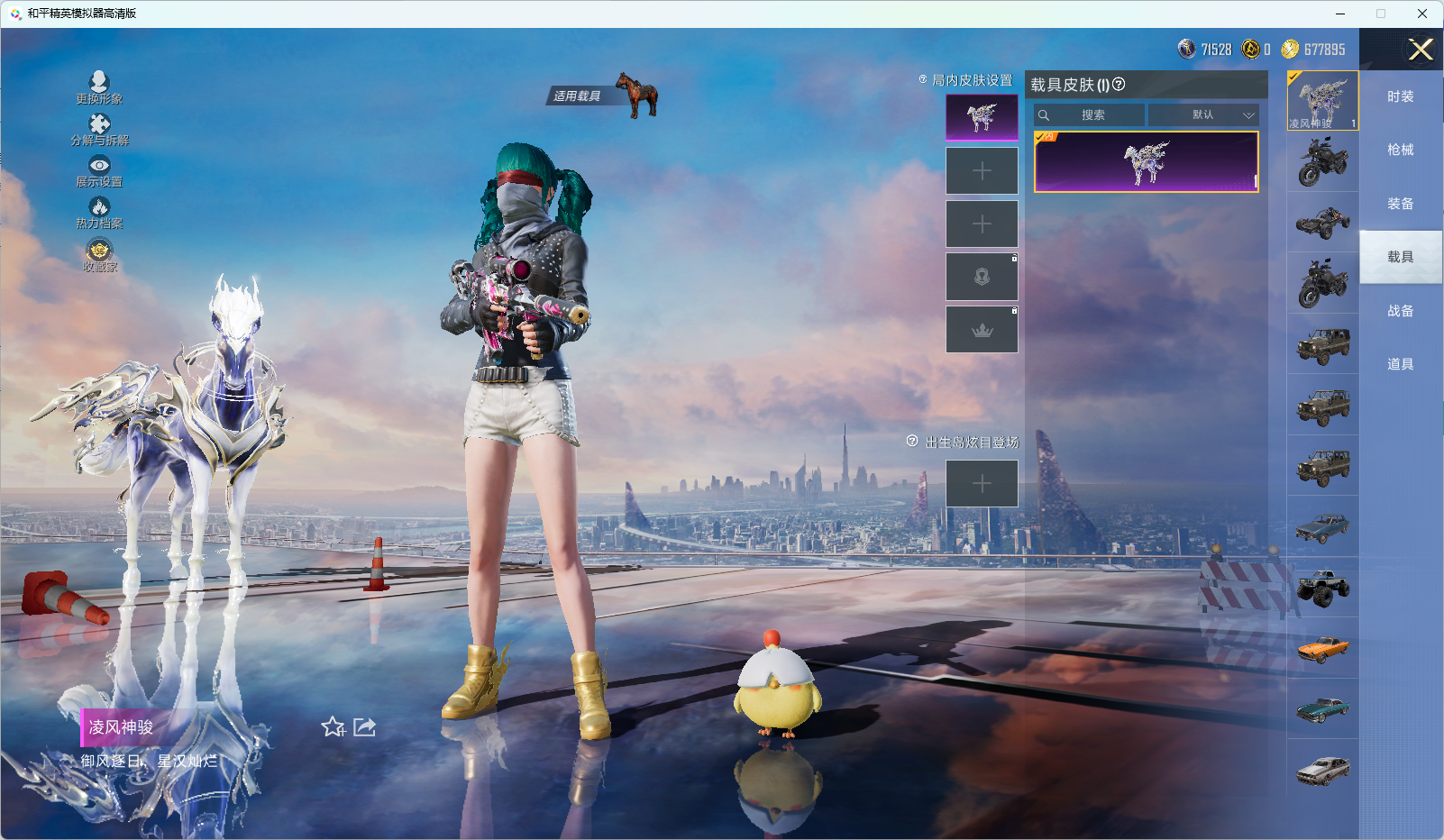Select the 装备 tab
This screenshot has width=1444, height=840.
tap(1400, 204)
